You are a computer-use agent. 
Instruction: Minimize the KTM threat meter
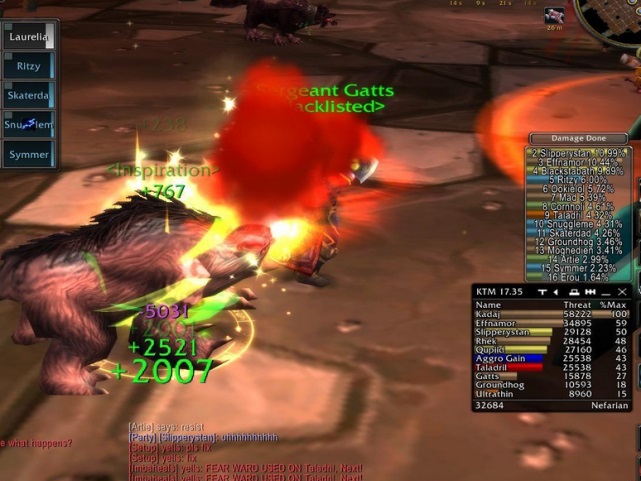click(606, 292)
